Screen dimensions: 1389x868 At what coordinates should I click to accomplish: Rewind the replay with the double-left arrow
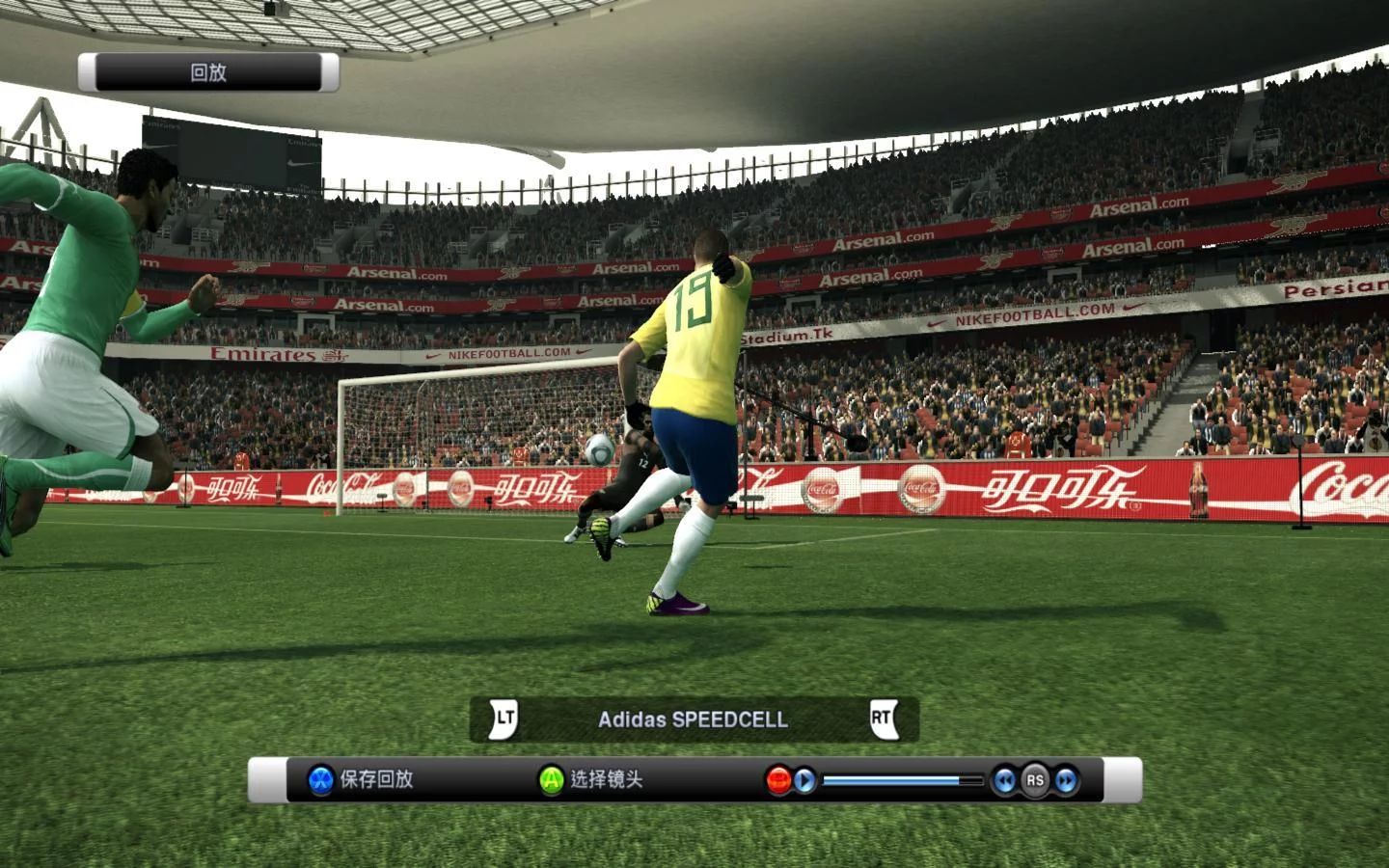pyautogui.click(x=1005, y=780)
